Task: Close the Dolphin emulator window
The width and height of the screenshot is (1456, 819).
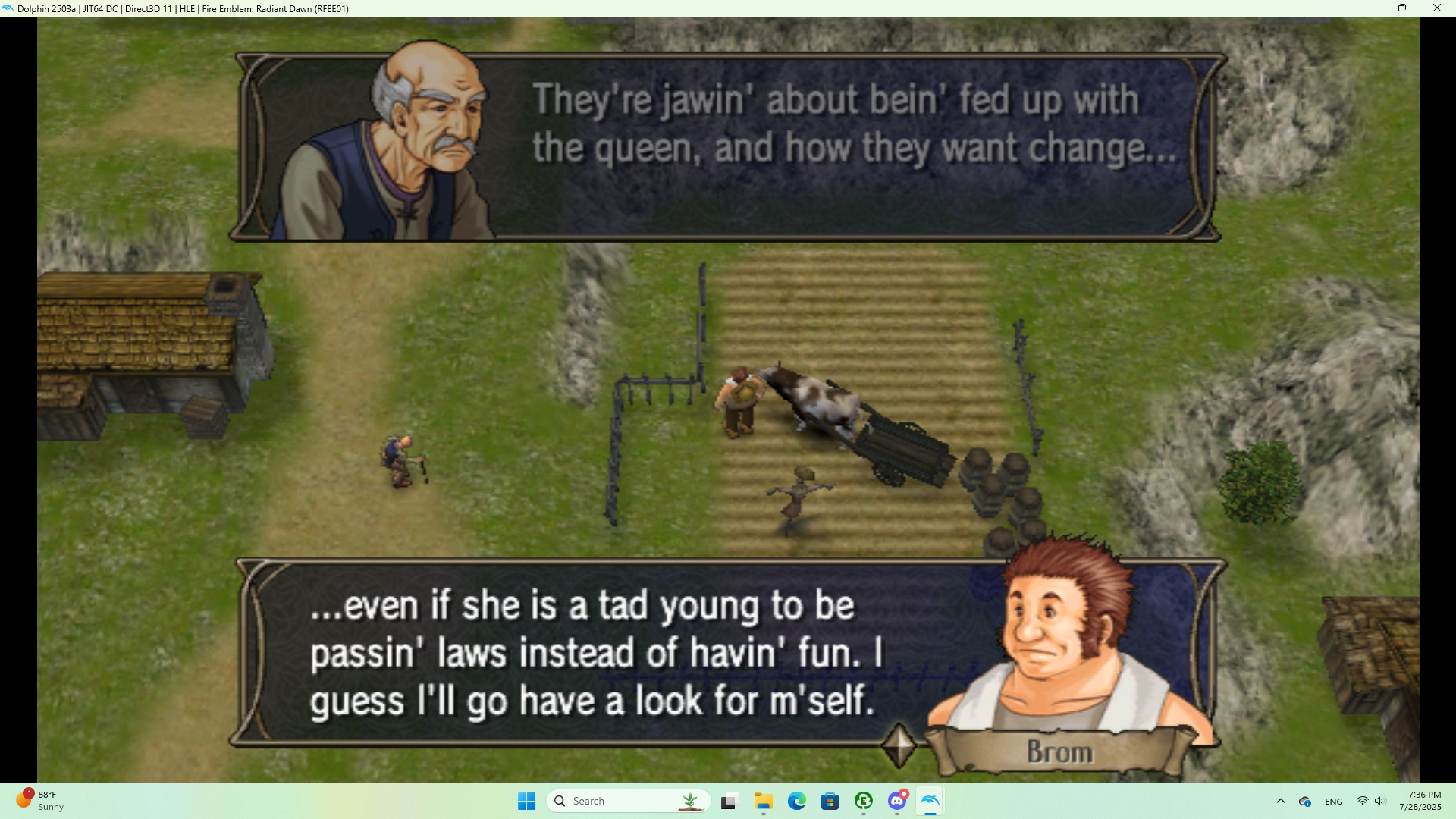Action: [x=1436, y=8]
